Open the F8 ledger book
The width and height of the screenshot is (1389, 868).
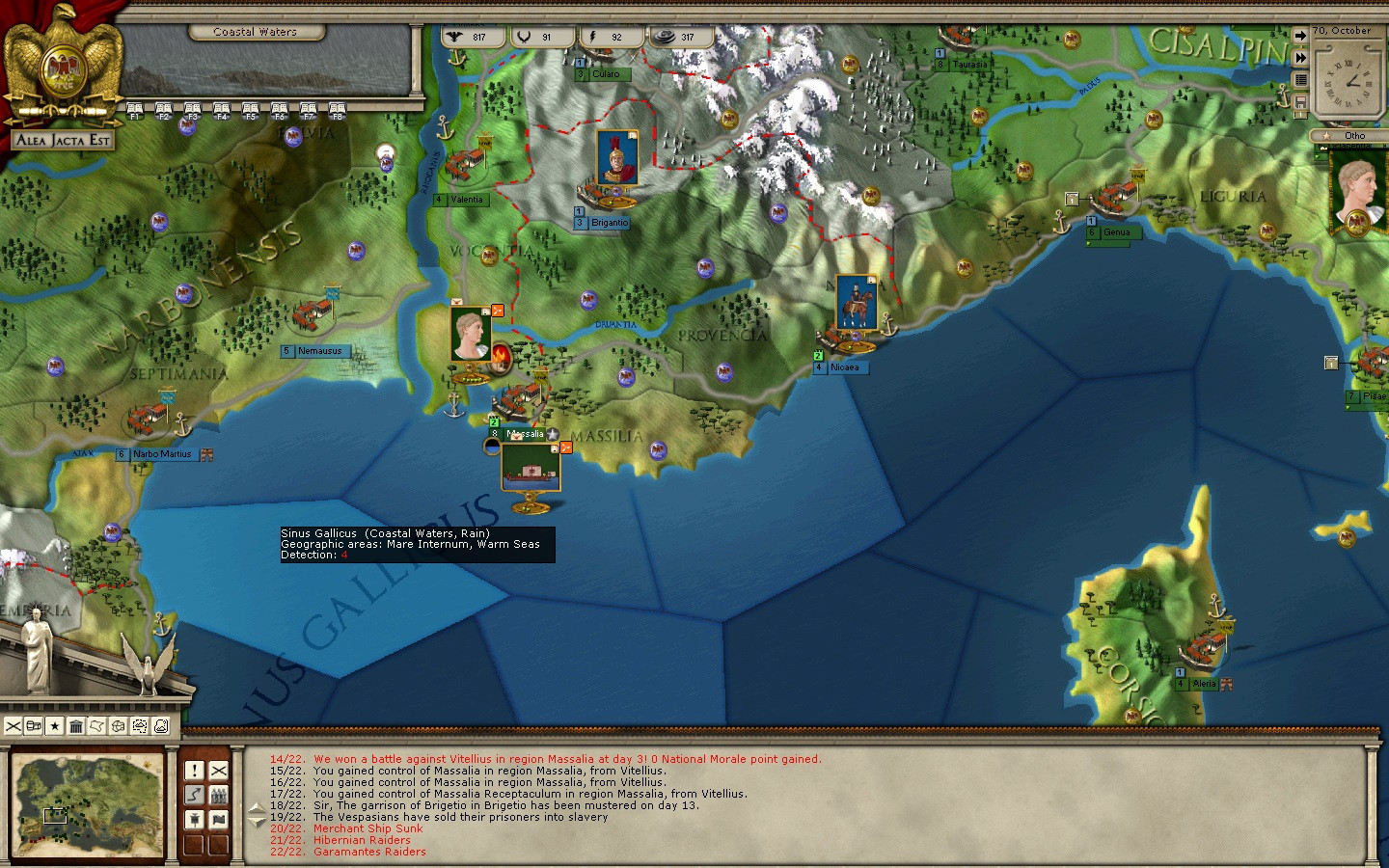point(337,109)
